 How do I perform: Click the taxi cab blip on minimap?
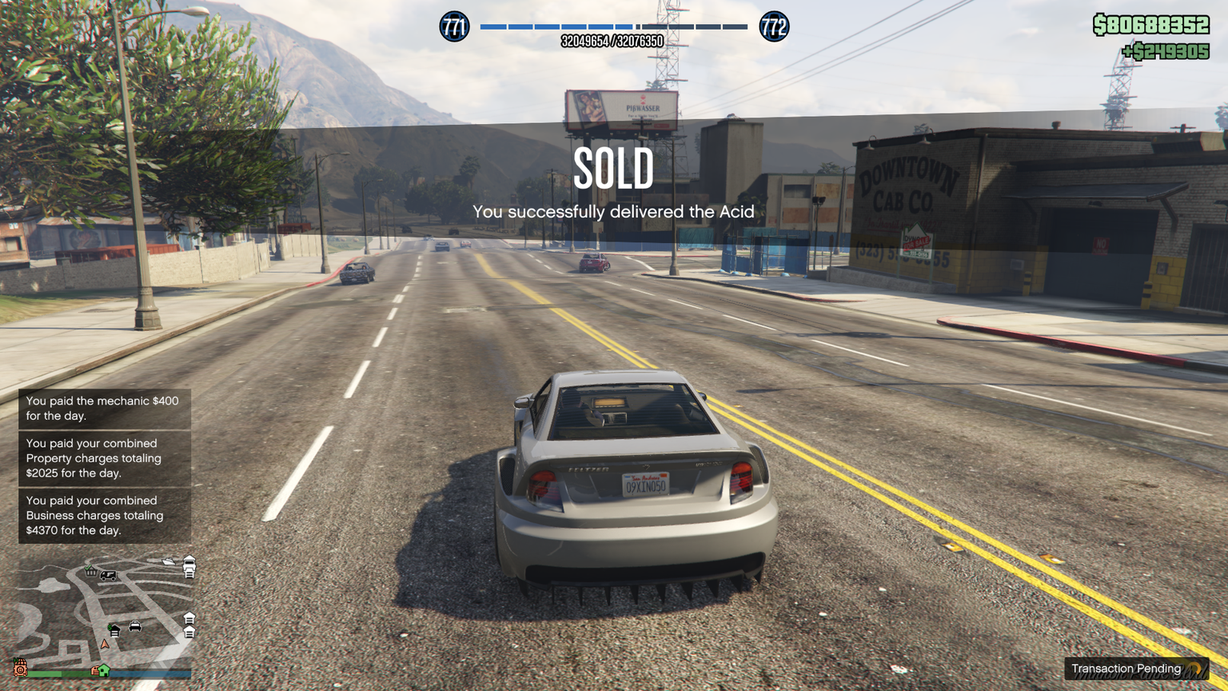(x=135, y=627)
